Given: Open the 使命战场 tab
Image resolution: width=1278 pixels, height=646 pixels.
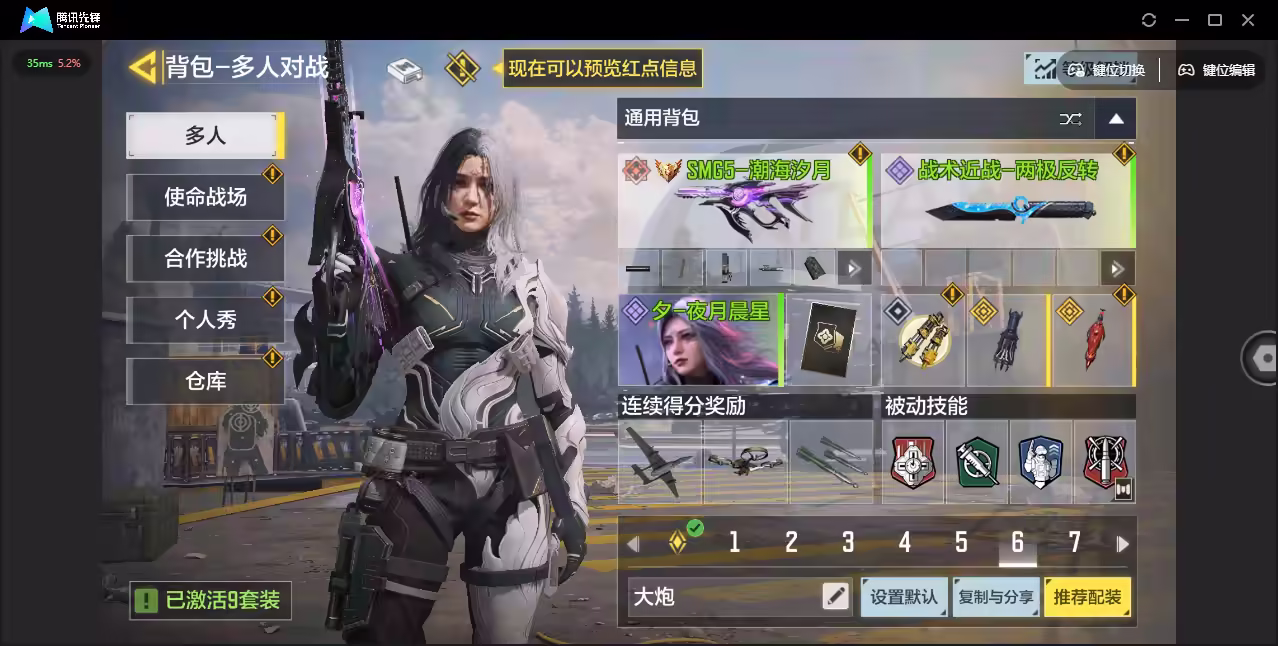Looking at the screenshot, I should pos(205,197).
